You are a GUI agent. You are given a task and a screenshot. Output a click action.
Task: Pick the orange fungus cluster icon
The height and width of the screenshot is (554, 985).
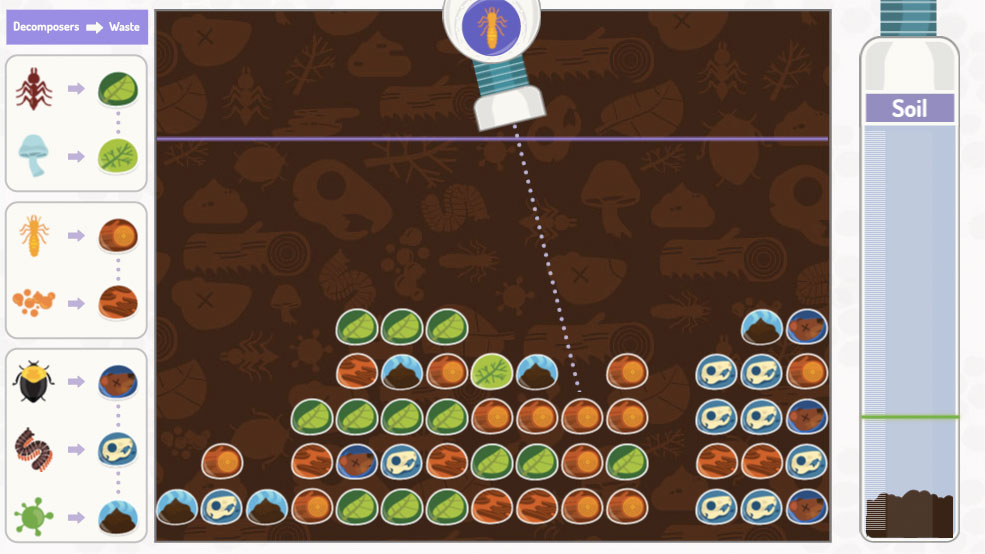click(x=34, y=301)
